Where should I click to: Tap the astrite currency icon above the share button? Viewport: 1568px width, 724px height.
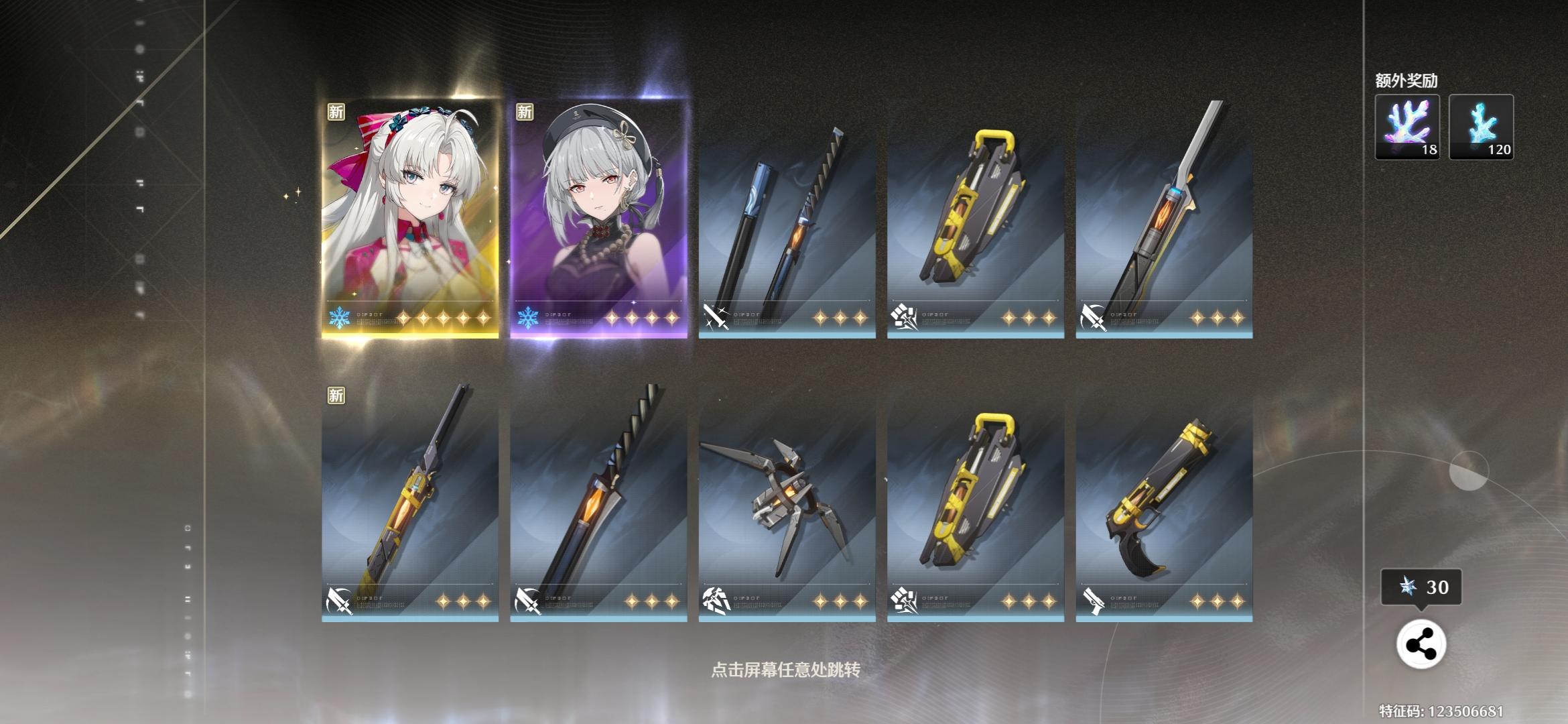point(1406,587)
